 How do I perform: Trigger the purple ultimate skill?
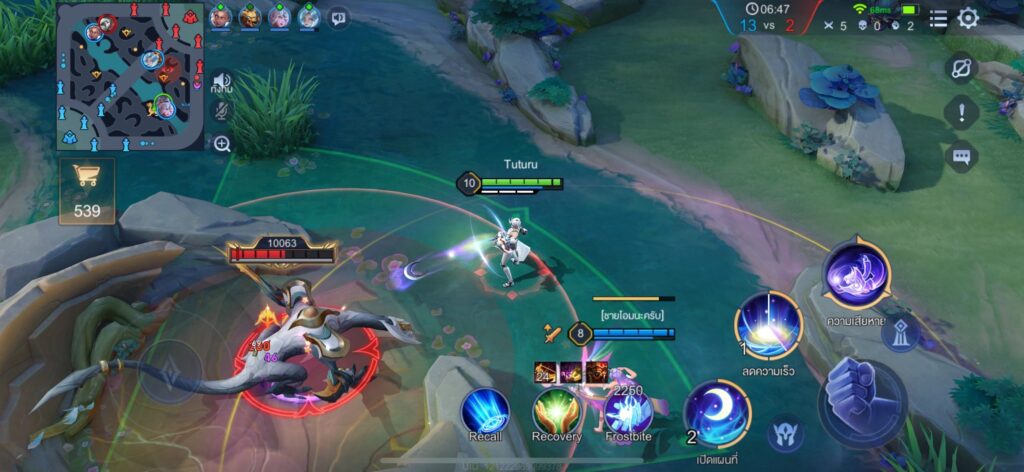(857, 271)
